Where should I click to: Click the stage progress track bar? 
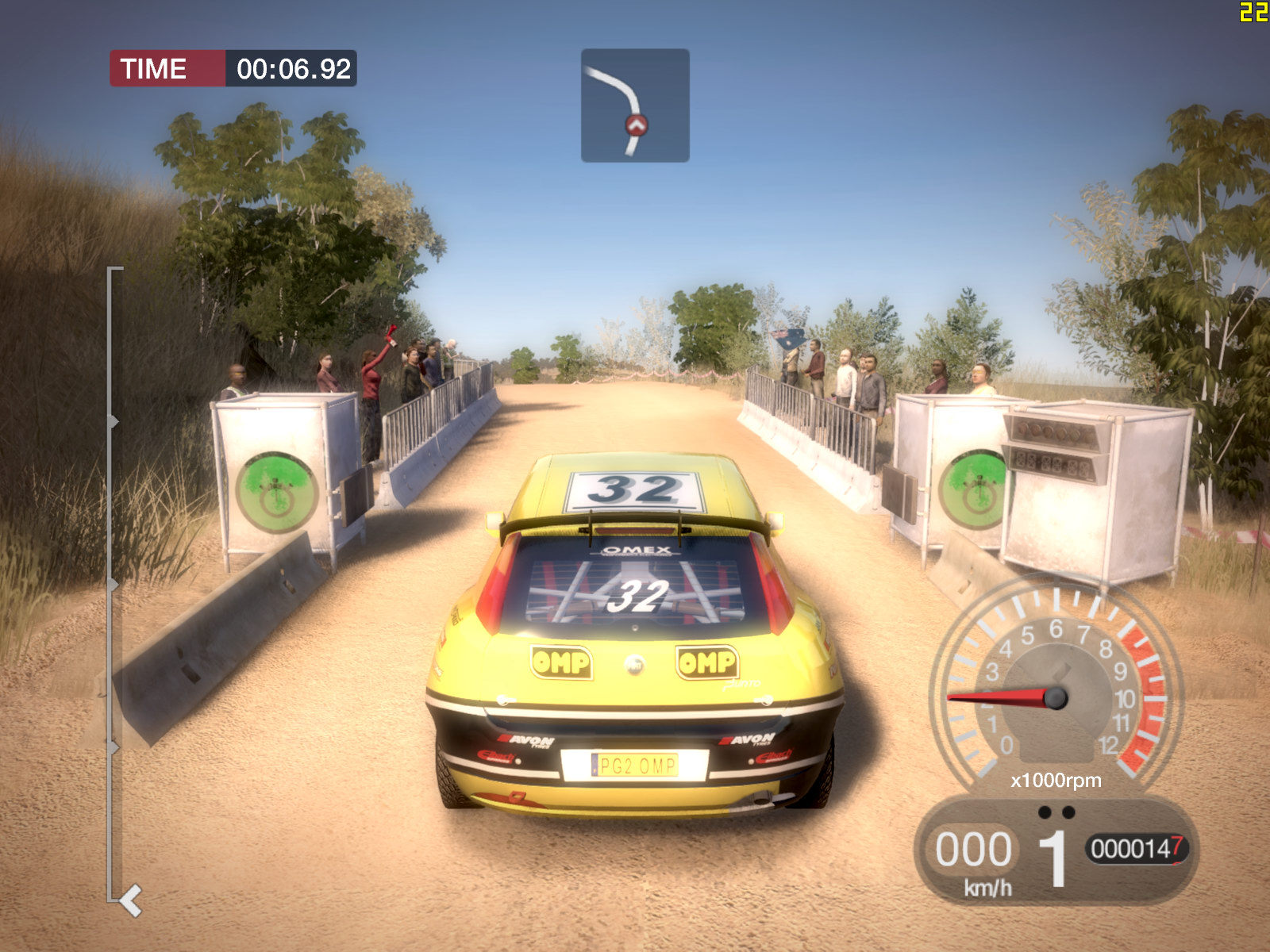point(110,584)
